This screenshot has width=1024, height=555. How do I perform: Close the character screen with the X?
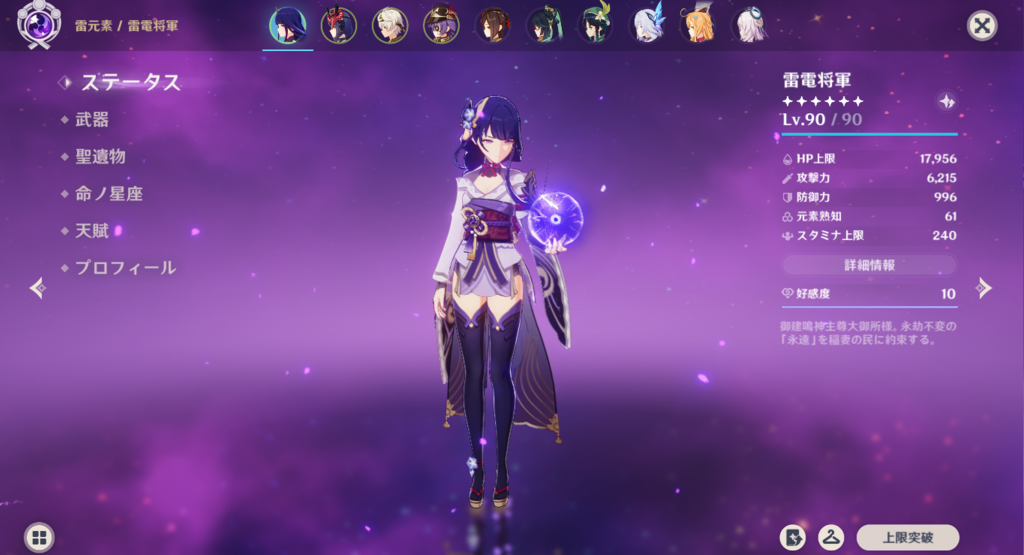983,26
